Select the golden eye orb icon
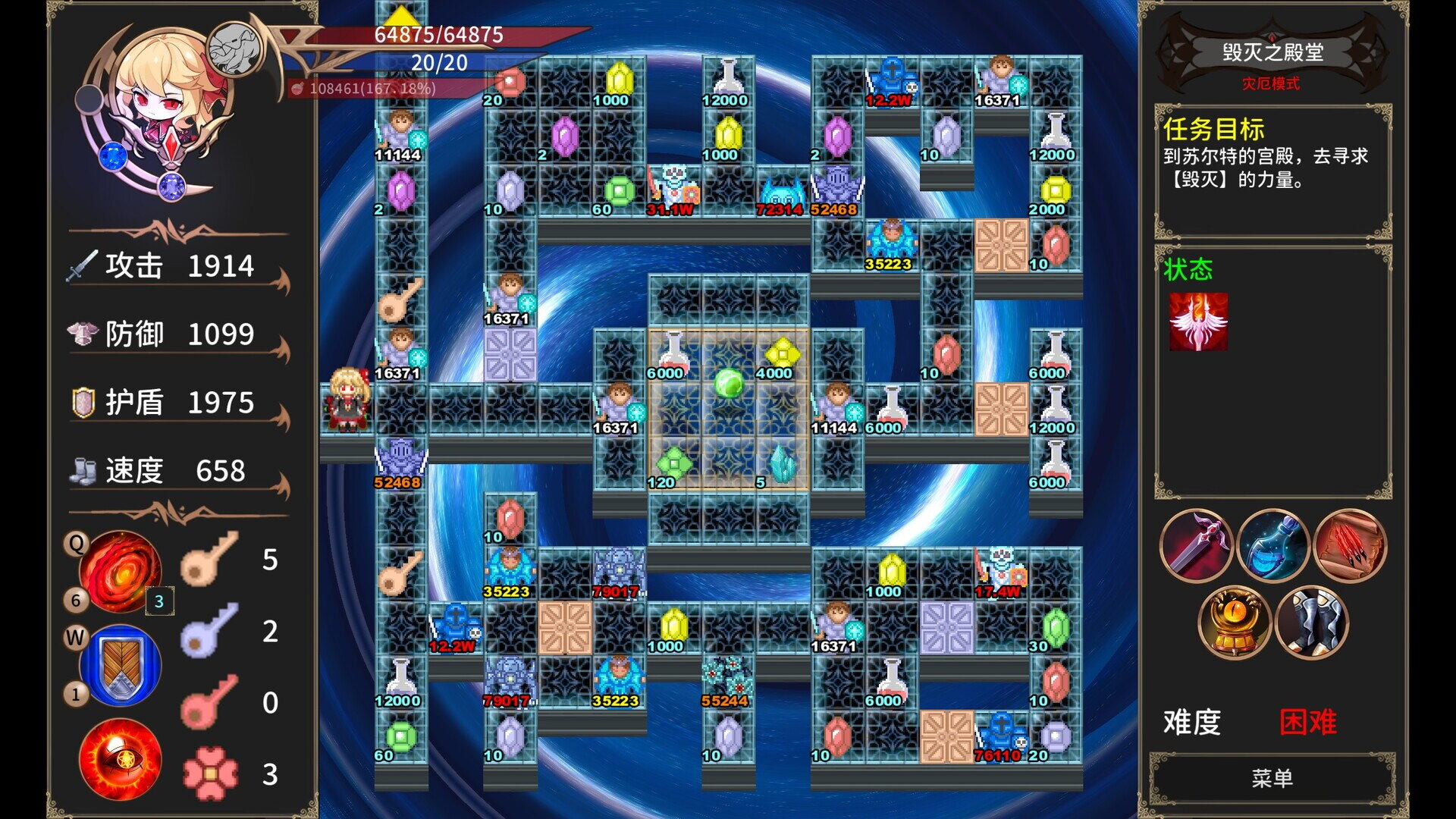Viewport: 1456px width, 819px height. [x=1235, y=623]
